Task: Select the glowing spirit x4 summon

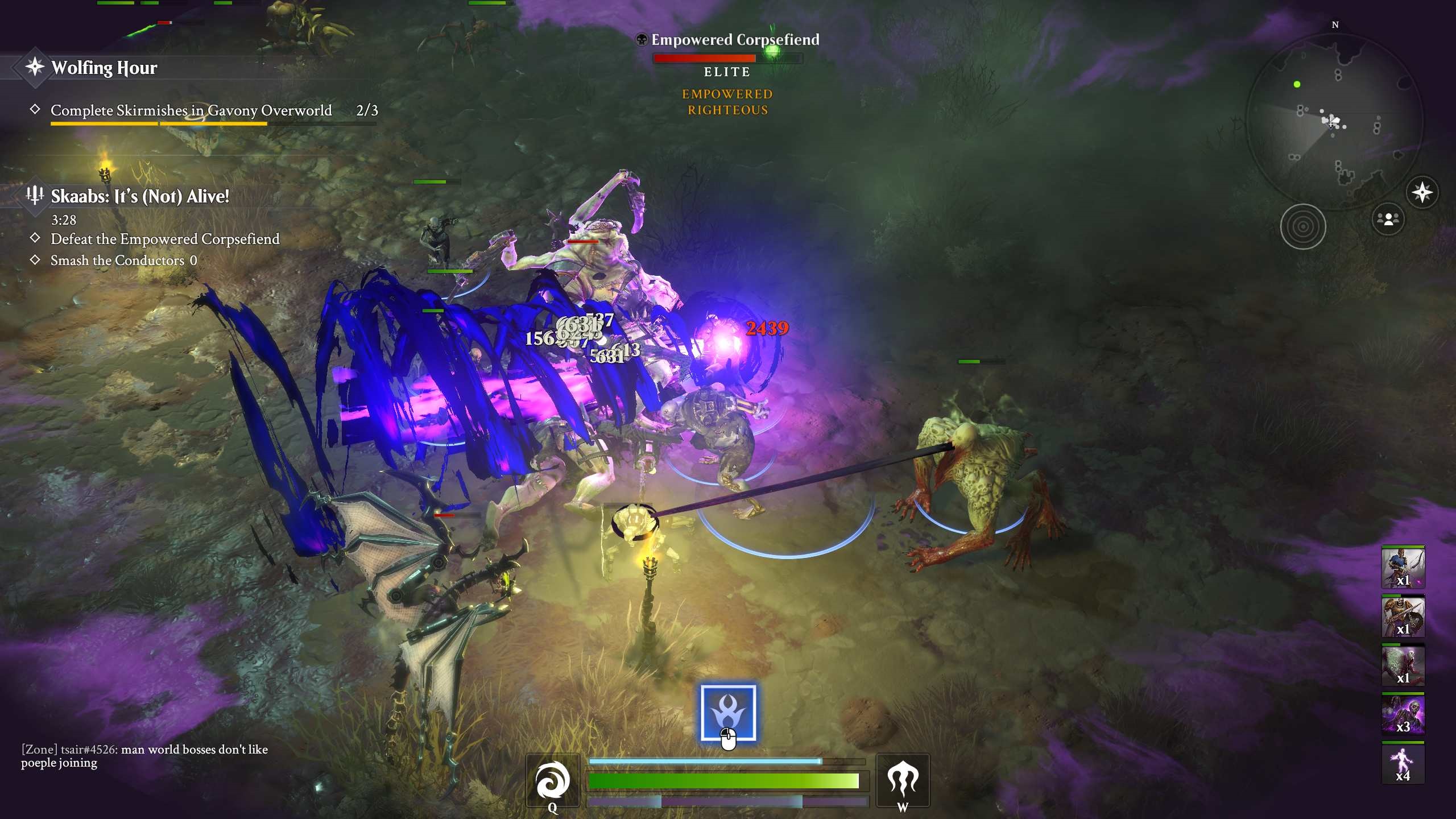Action: [x=1403, y=763]
